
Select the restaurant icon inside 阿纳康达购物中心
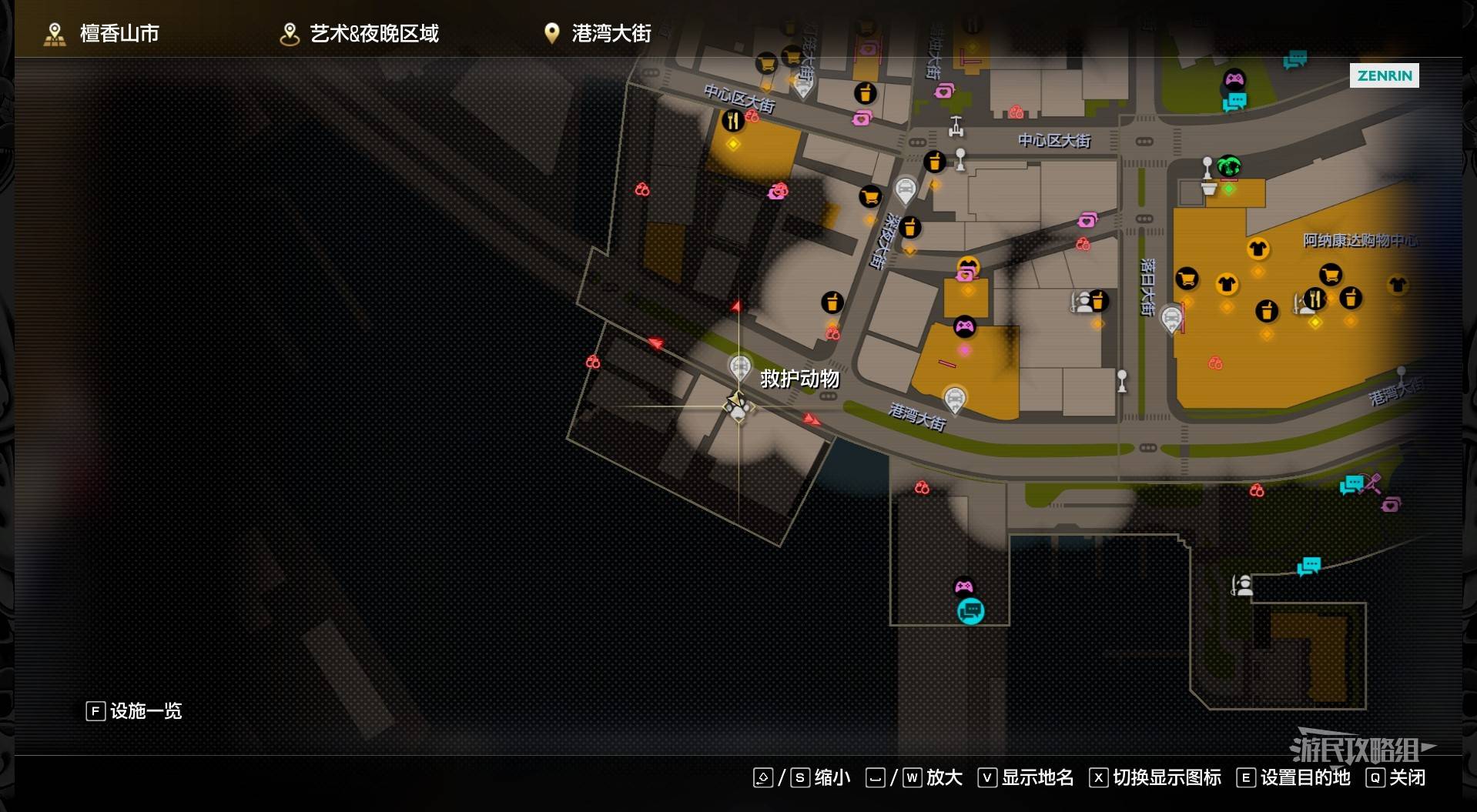[1315, 298]
